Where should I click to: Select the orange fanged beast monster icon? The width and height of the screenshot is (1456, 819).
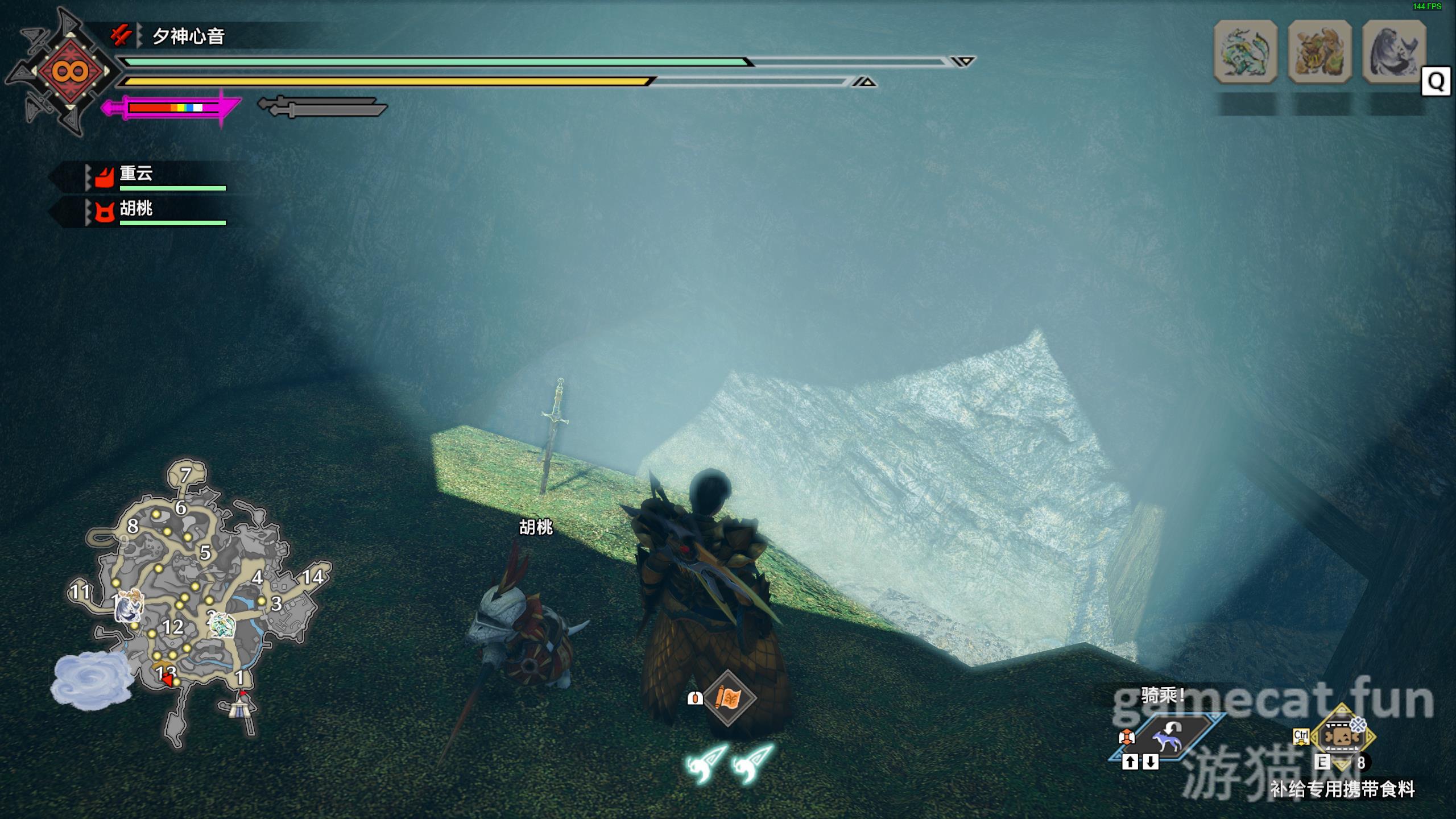(1319, 52)
